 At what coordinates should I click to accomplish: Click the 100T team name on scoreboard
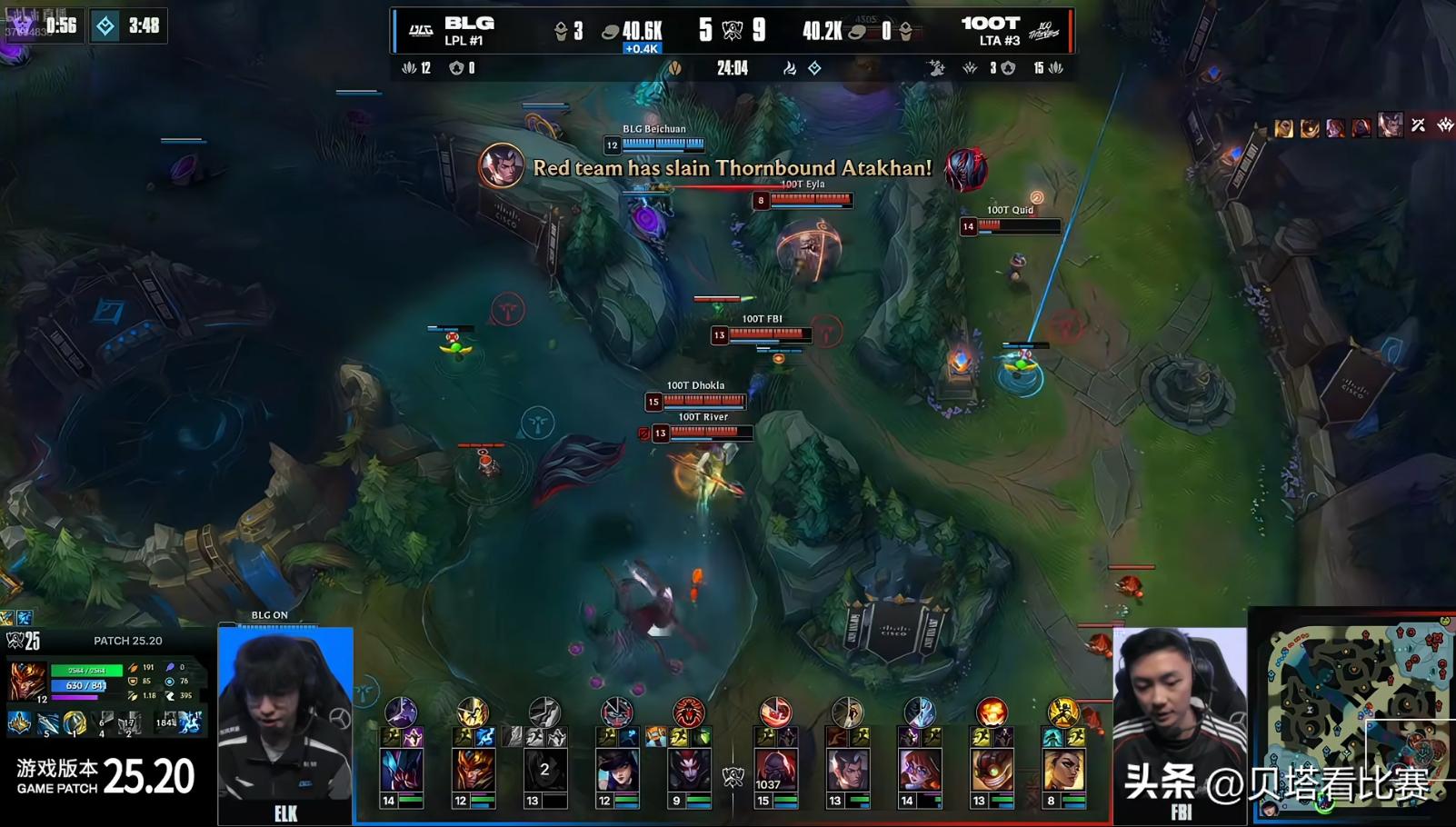point(991,24)
